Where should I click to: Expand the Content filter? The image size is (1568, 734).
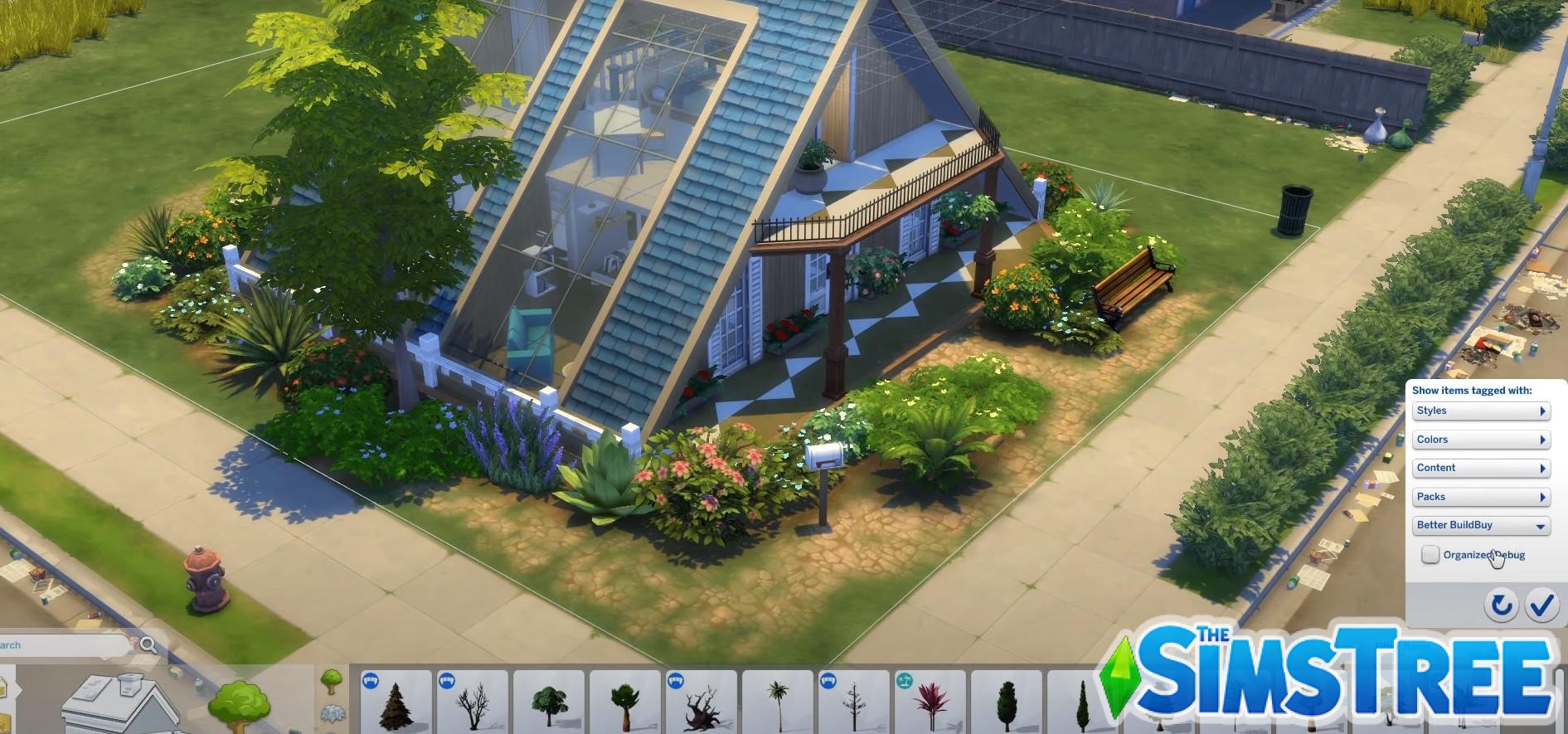tap(1481, 467)
